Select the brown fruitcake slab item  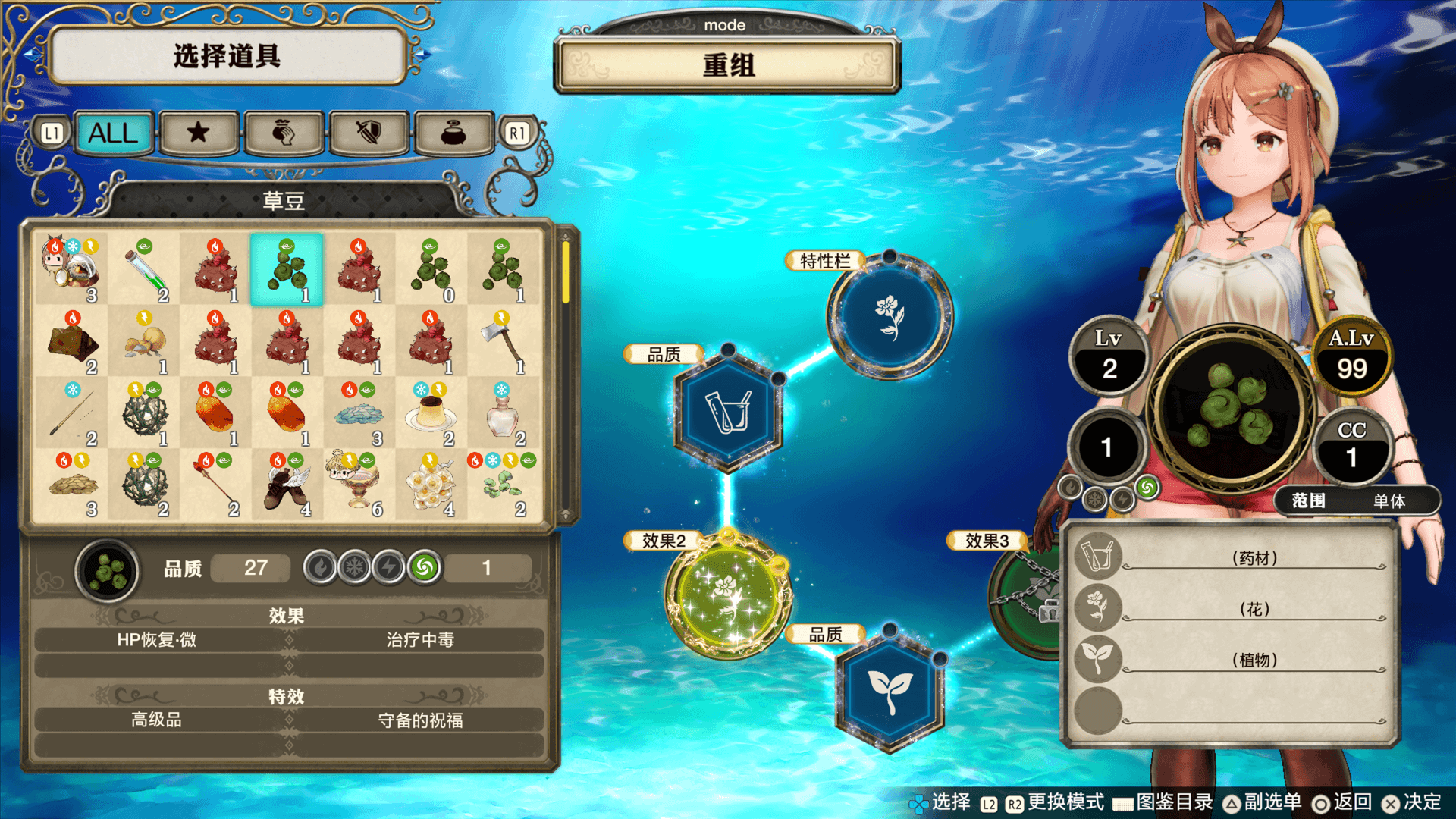73,341
